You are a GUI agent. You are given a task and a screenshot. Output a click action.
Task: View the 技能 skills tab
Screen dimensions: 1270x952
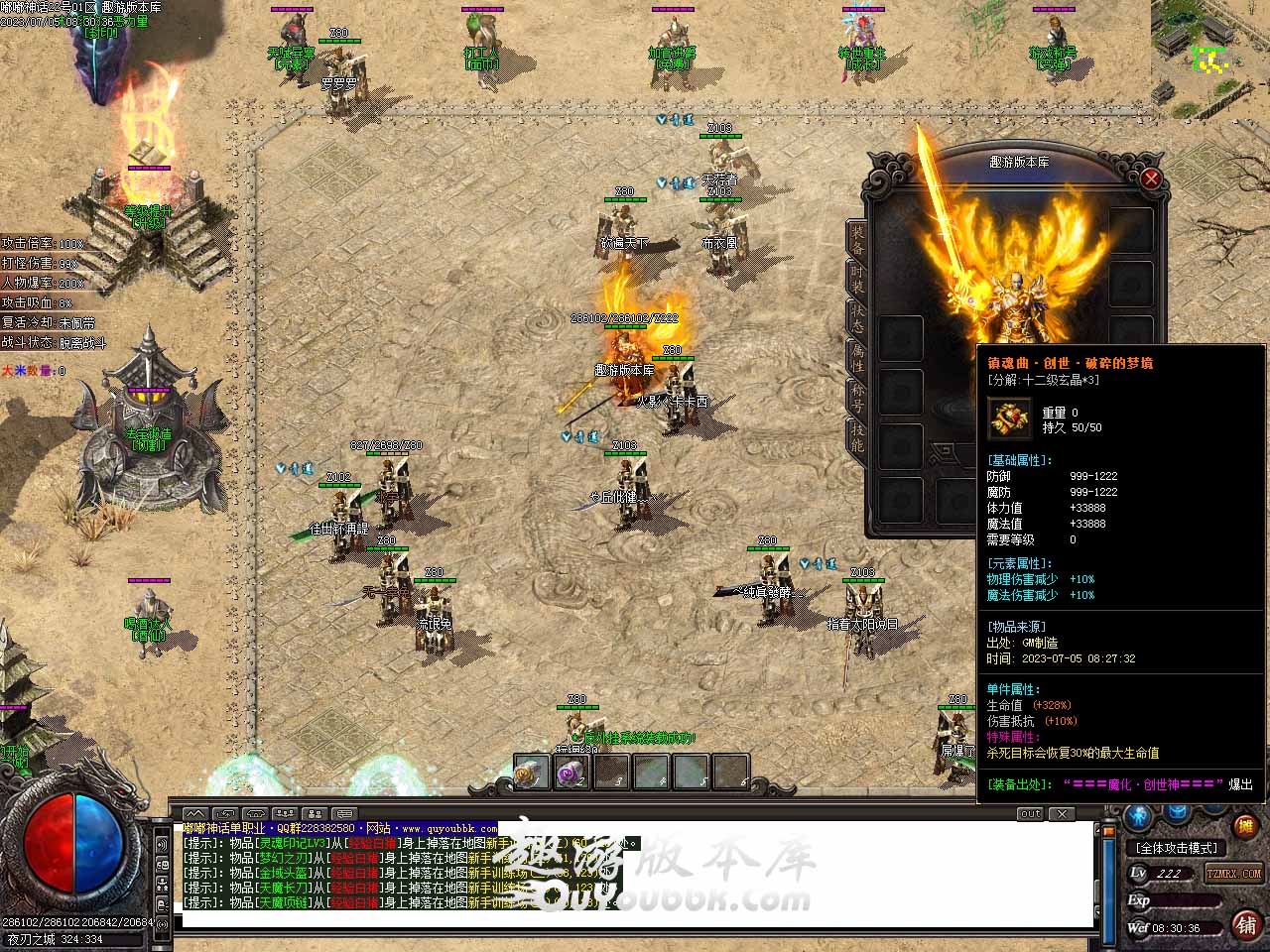click(857, 436)
